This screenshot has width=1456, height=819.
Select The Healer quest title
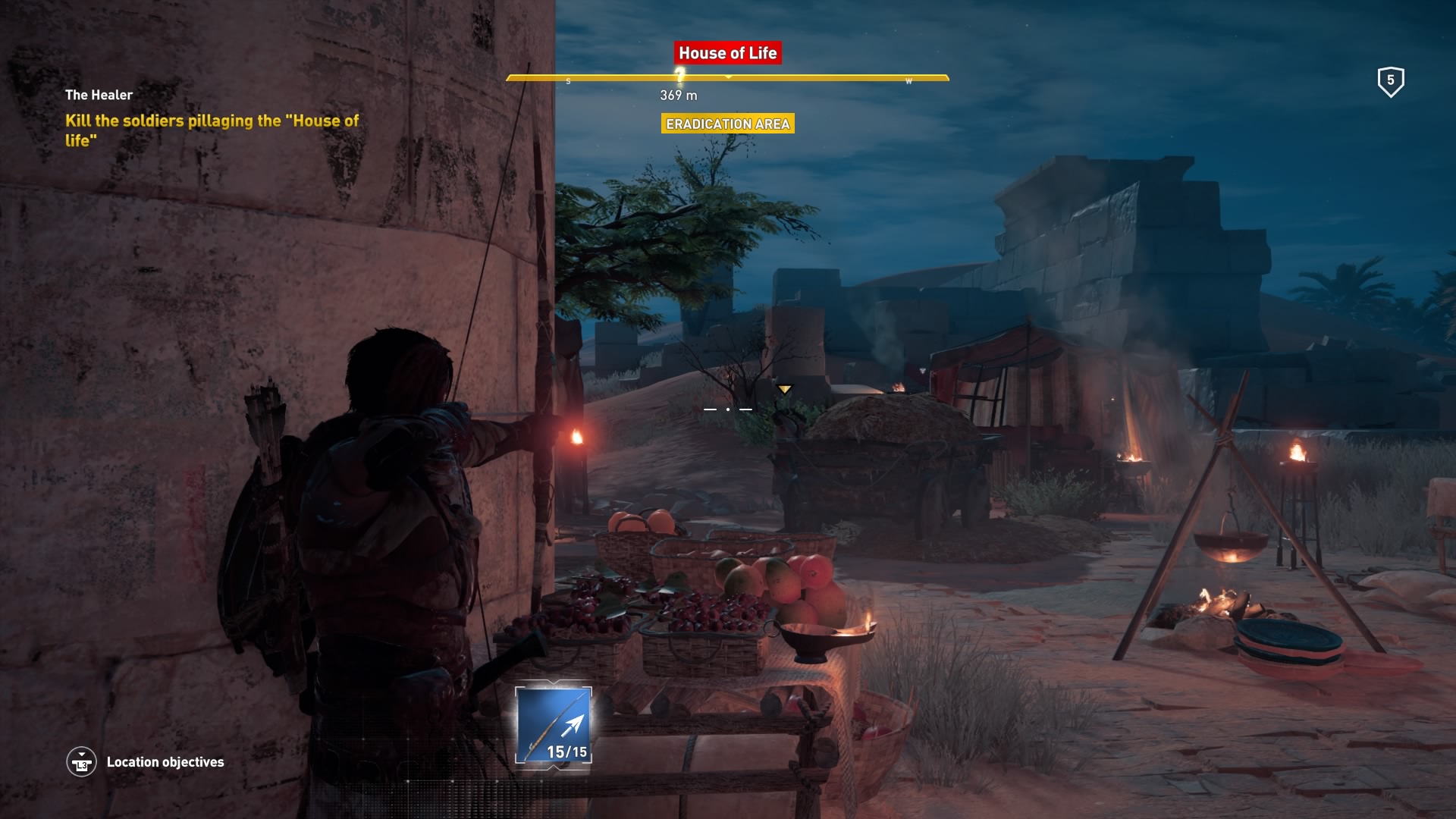coord(99,95)
